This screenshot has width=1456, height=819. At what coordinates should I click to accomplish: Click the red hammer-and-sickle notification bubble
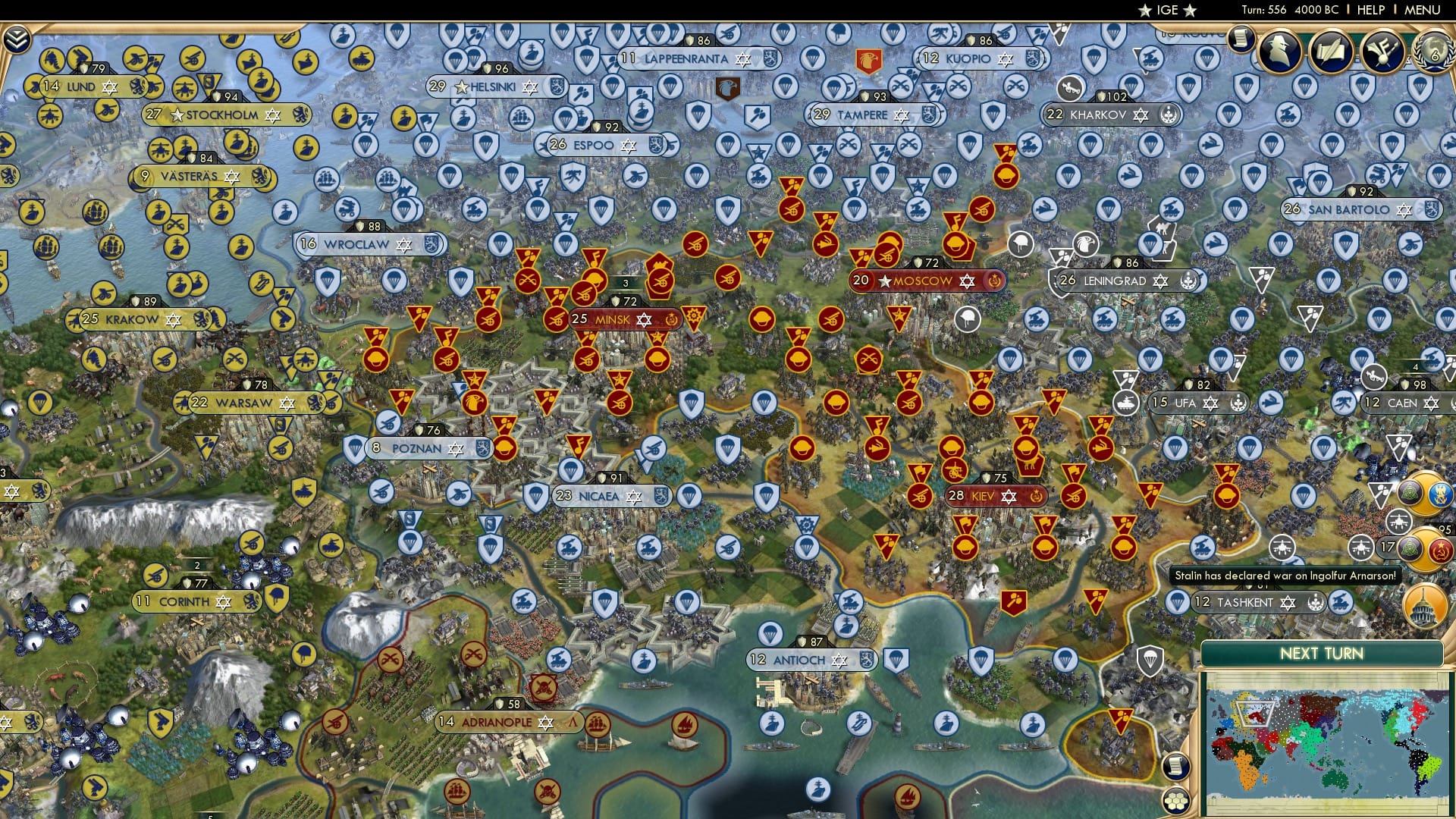[1440, 549]
